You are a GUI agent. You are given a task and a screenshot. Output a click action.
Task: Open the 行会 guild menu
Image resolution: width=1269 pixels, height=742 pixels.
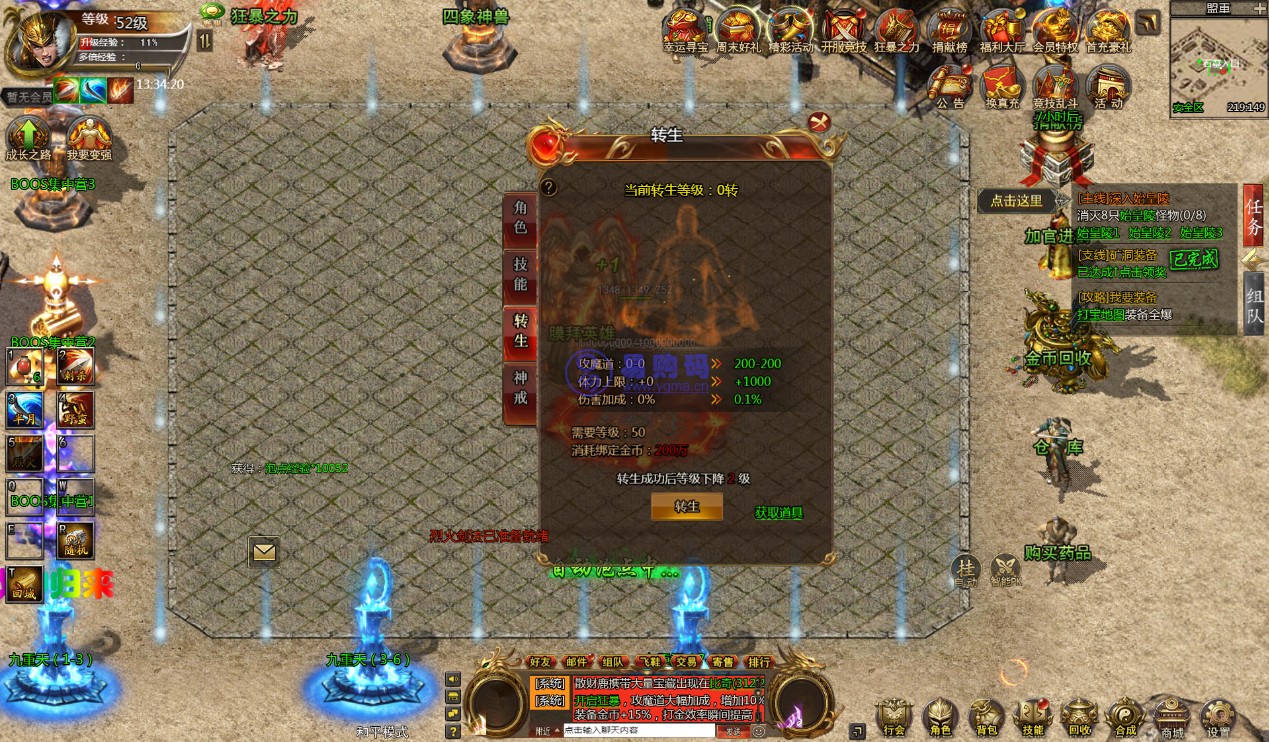pos(893,718)
